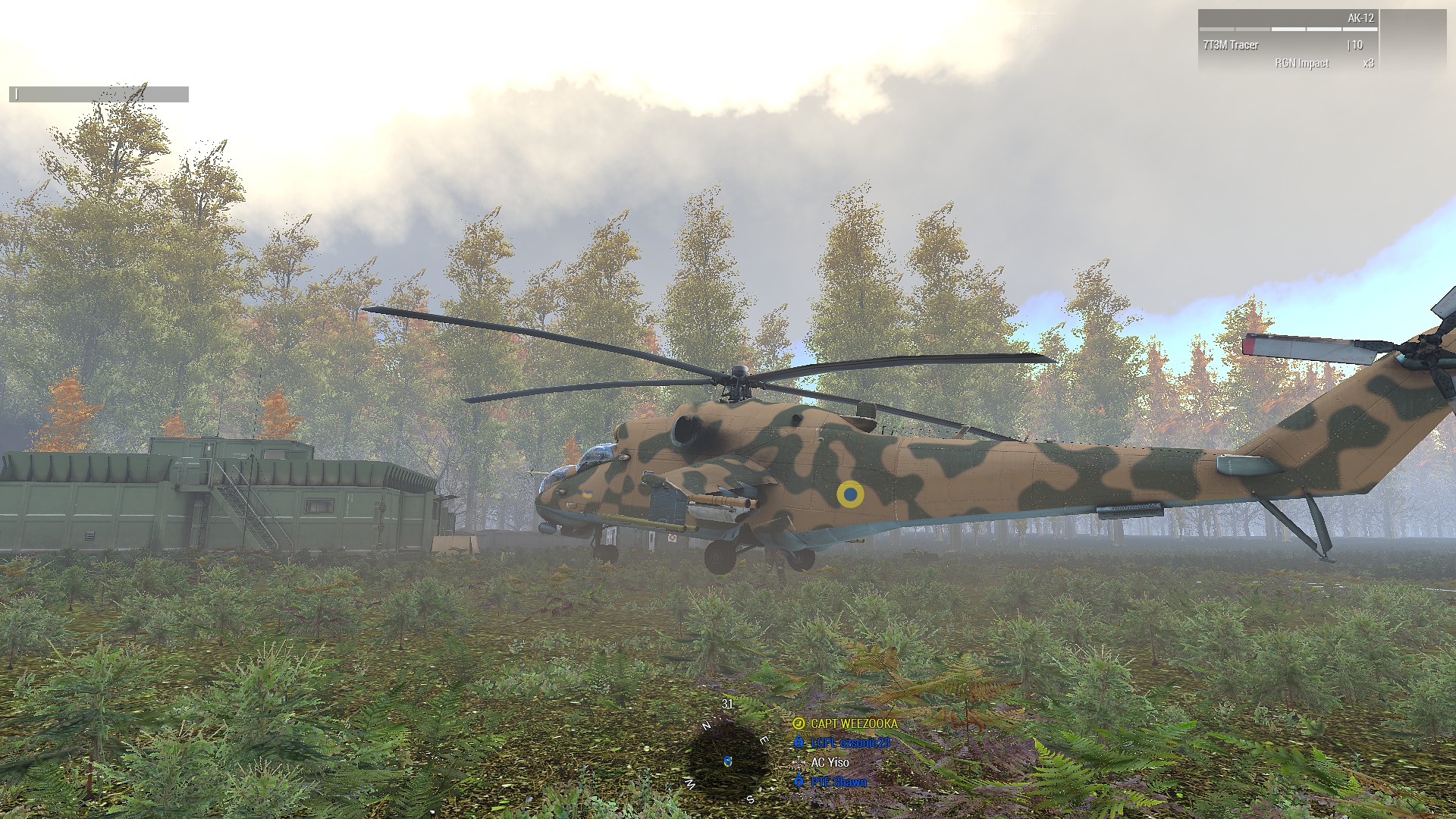Select PTE Shawn's unit icon
The width and height of the screenshot is (1456, 819).
799,782
